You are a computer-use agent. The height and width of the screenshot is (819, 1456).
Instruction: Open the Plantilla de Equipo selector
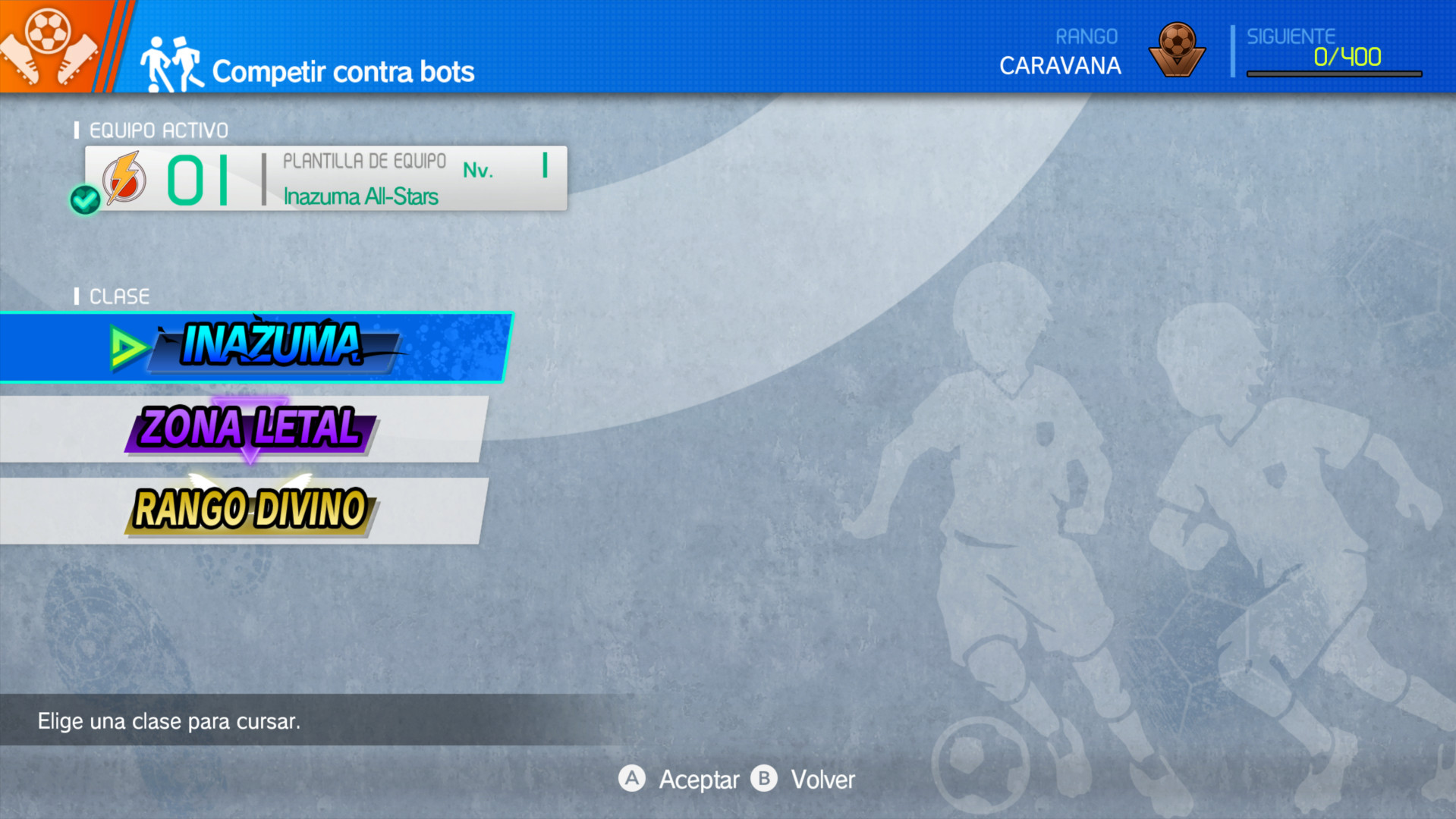pyautogui.click(x=364, y=161)
